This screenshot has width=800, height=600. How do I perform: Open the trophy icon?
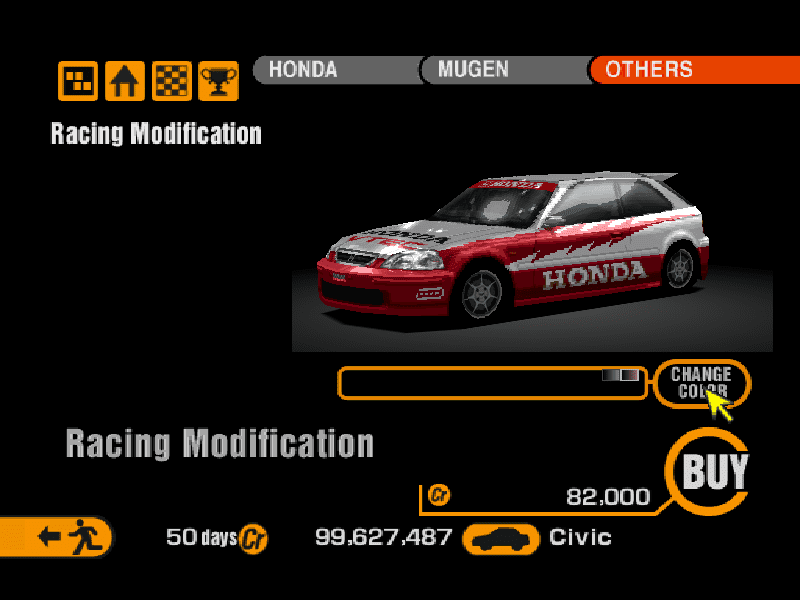coord(218,81)
